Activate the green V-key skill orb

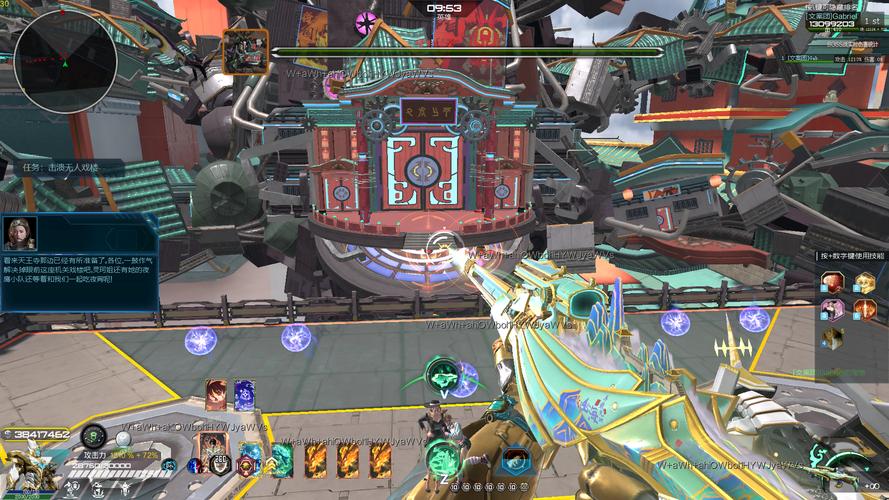tap(441, 376)
